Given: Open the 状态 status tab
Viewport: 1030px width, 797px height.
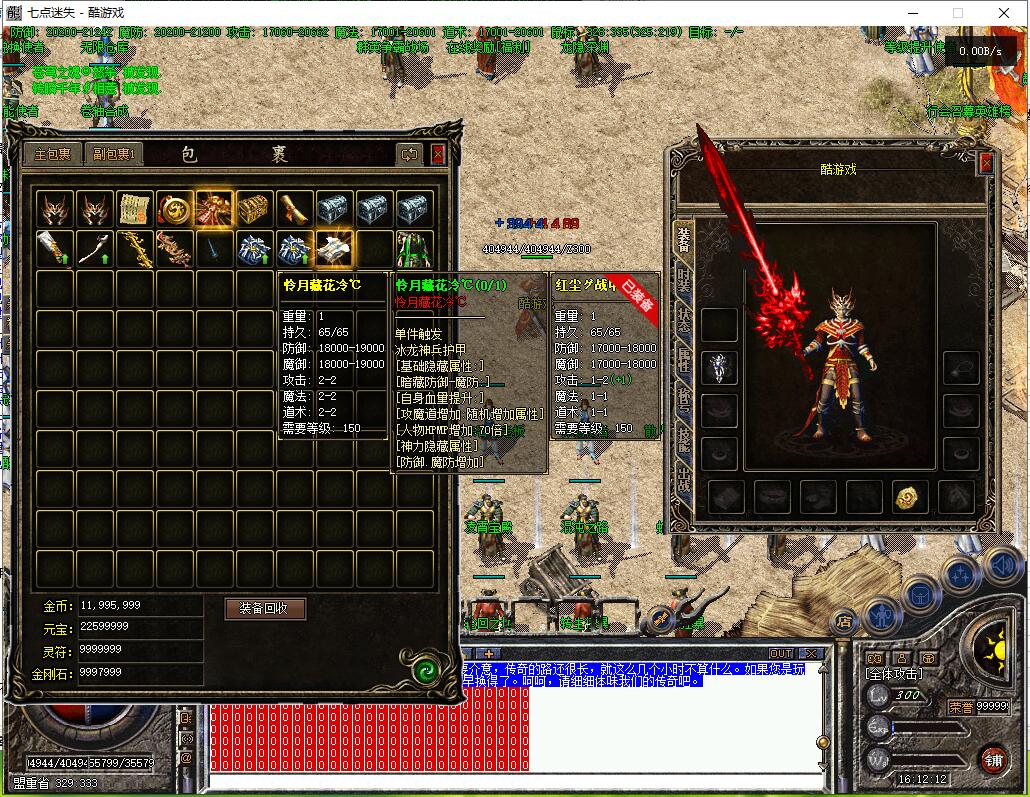Looking at the screenshot, I should coord(684,320).
